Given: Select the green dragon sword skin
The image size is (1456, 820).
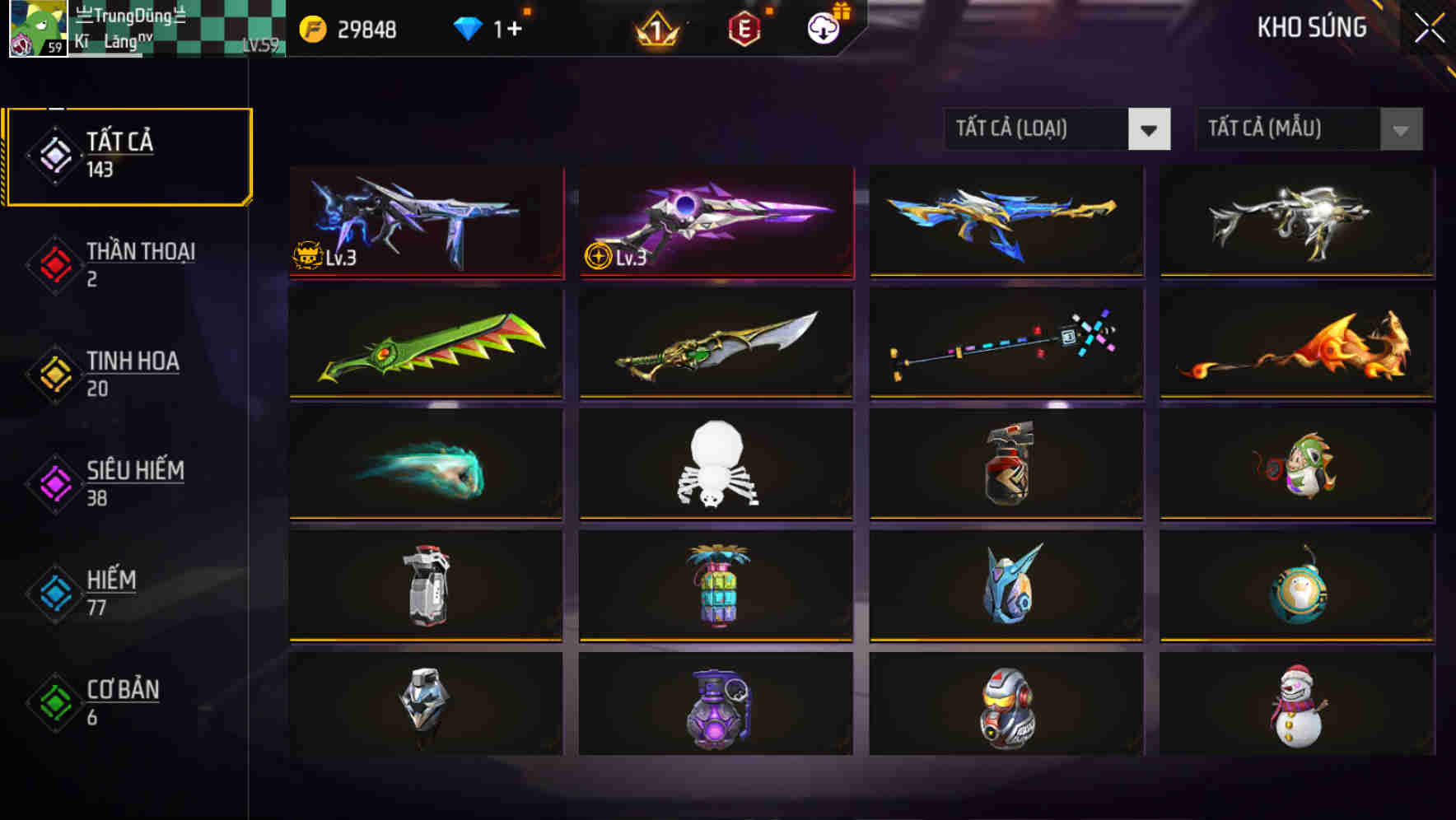Looking at the screenshot, I should coord(425,344).
